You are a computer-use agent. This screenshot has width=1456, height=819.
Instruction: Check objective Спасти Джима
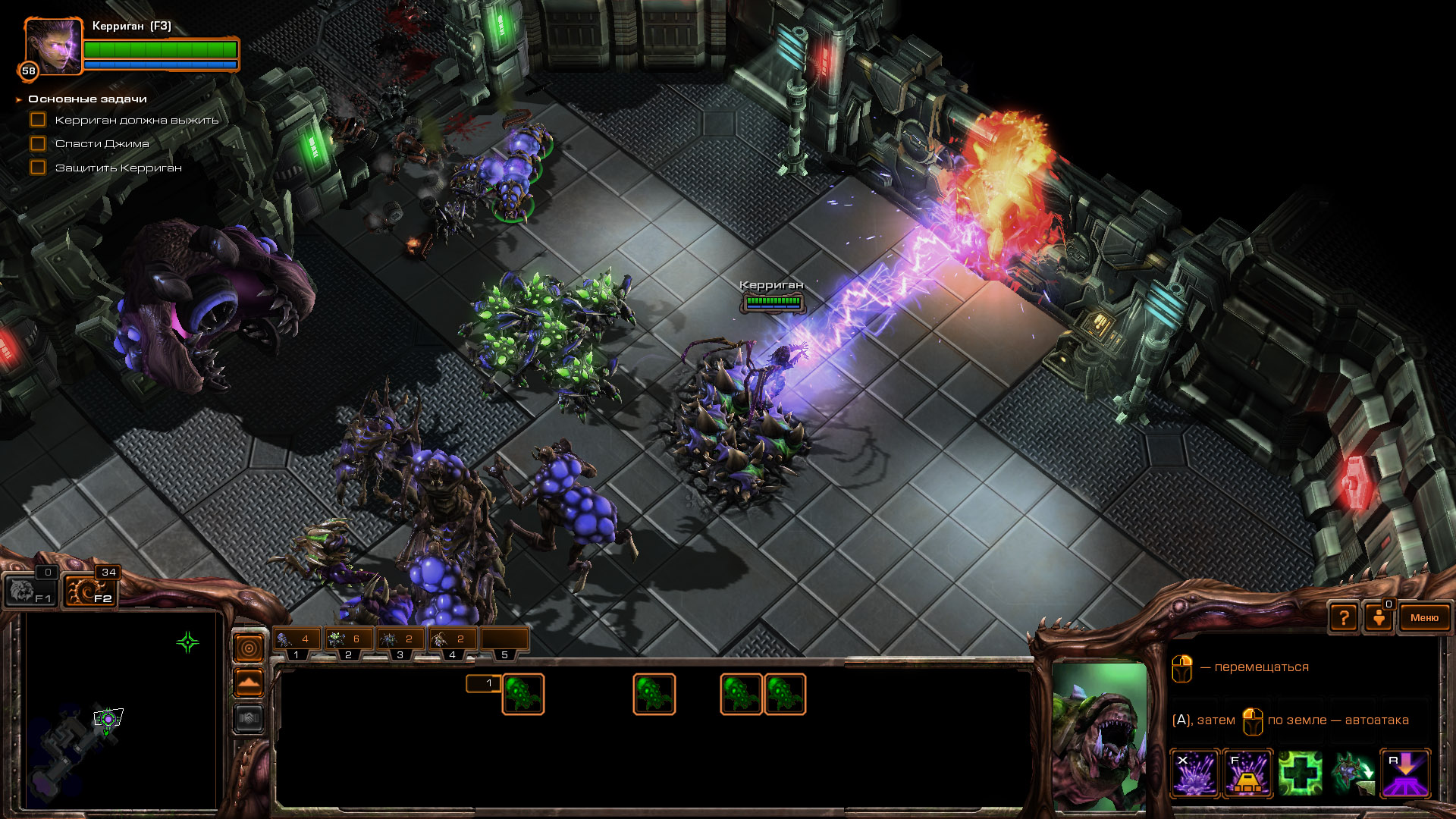(36, 143)
